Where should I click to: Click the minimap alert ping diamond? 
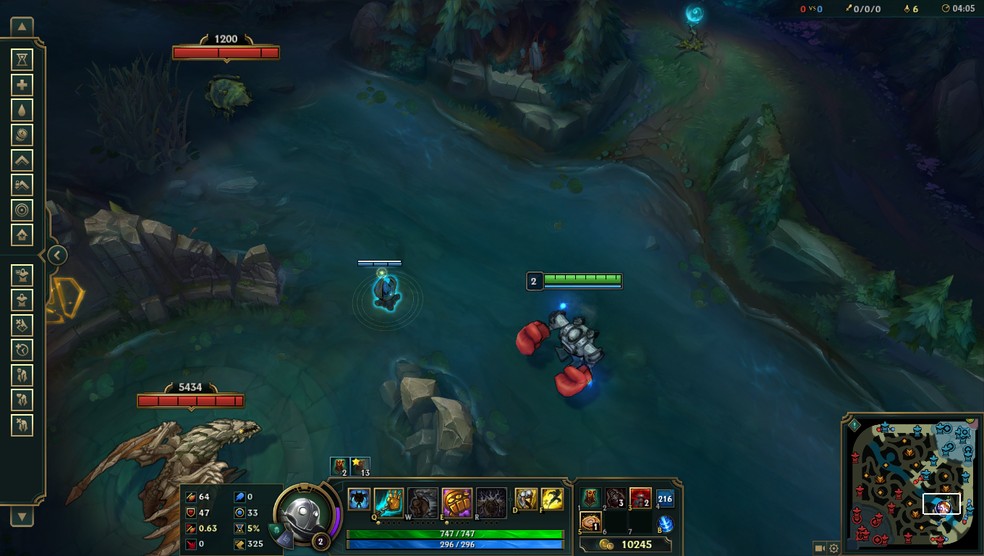853,423
